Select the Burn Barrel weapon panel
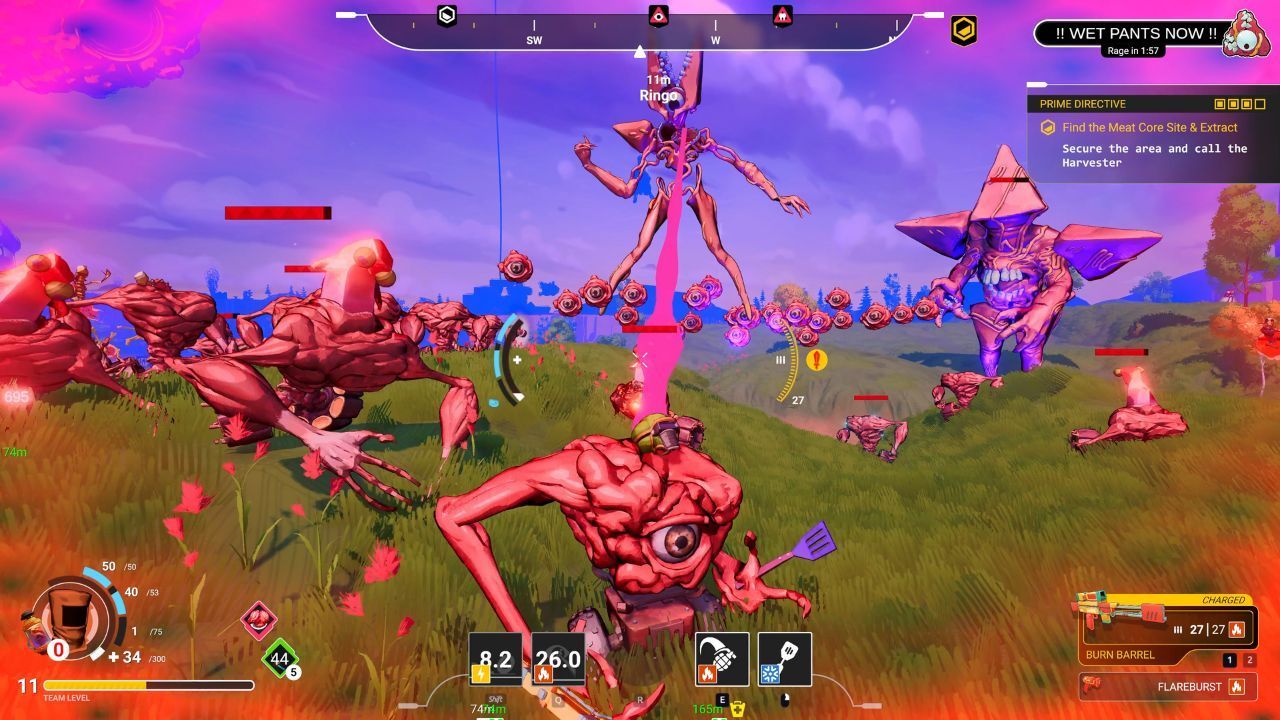Viewport: 1280px width, 720px height. pos(1168,628)
